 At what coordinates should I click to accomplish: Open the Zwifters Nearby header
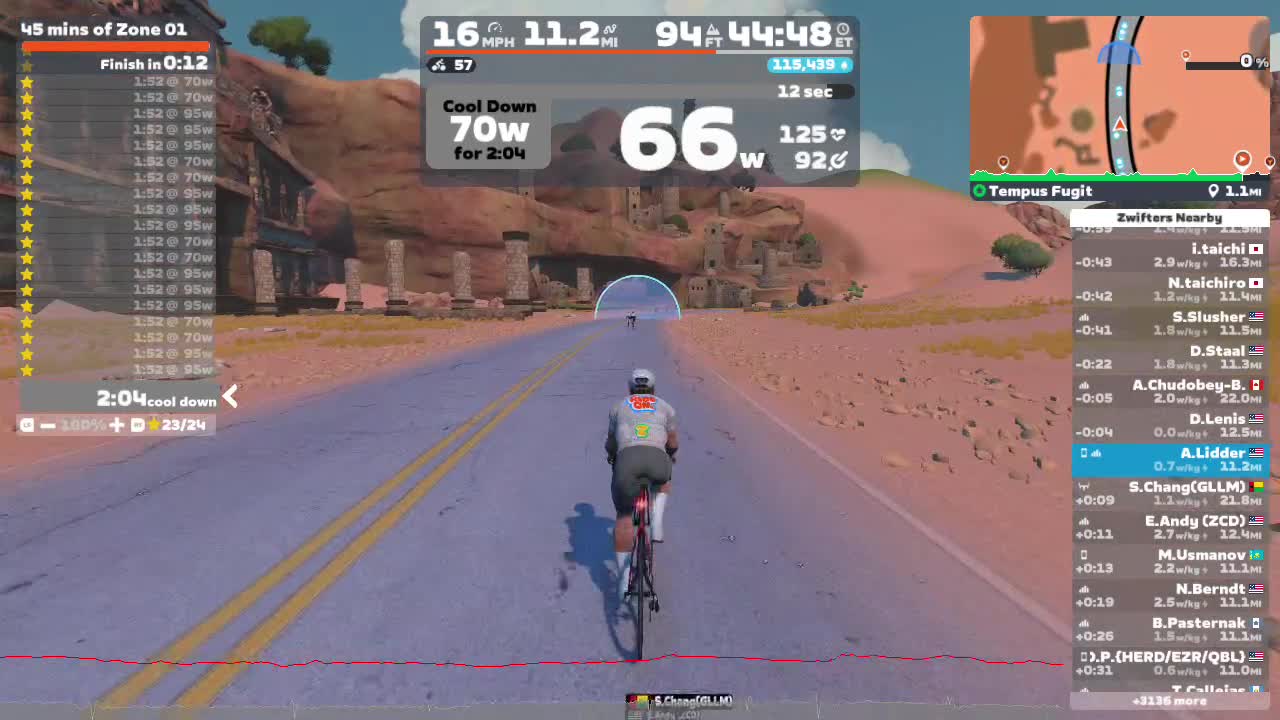point(1170,217)
